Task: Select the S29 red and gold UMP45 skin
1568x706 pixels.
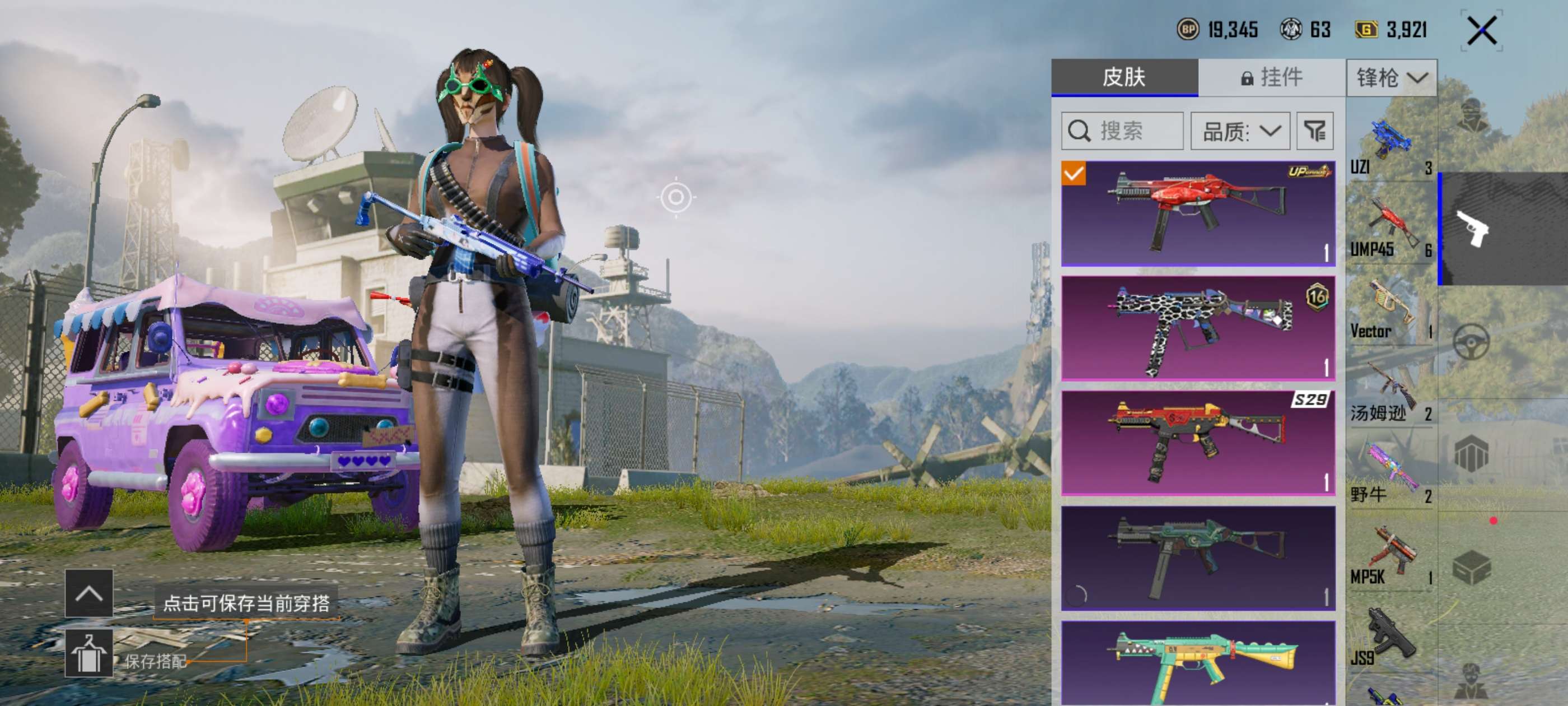Action: pyautogui.click(x=1197, y=443)
